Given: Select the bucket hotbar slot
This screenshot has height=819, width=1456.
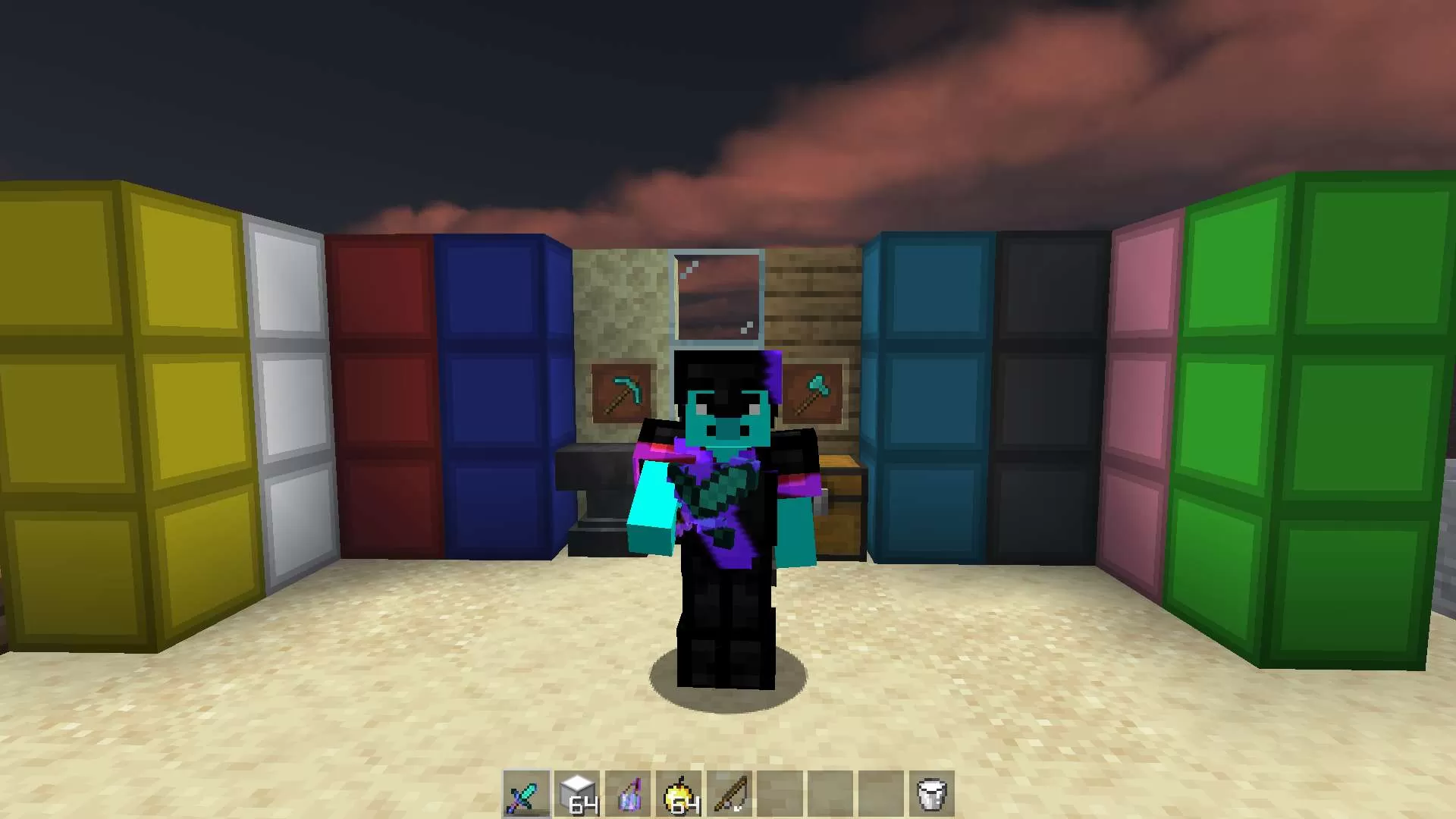Looking at the screenshot, I should click(931, 795).
